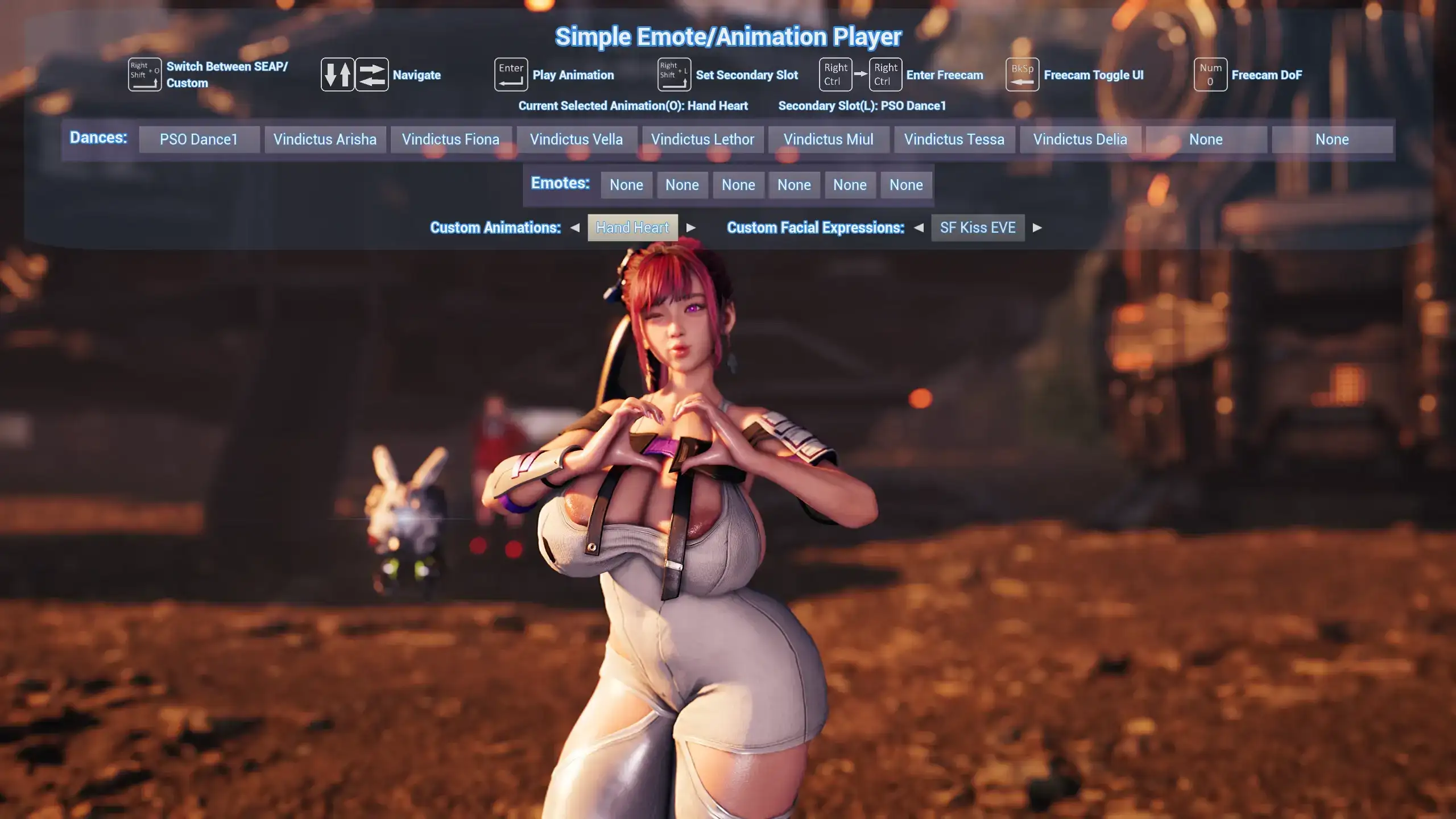Choose the Vindictus Arisha dance
The width and height of the screenshot is (1456, 819).
[x=325, y=139]
